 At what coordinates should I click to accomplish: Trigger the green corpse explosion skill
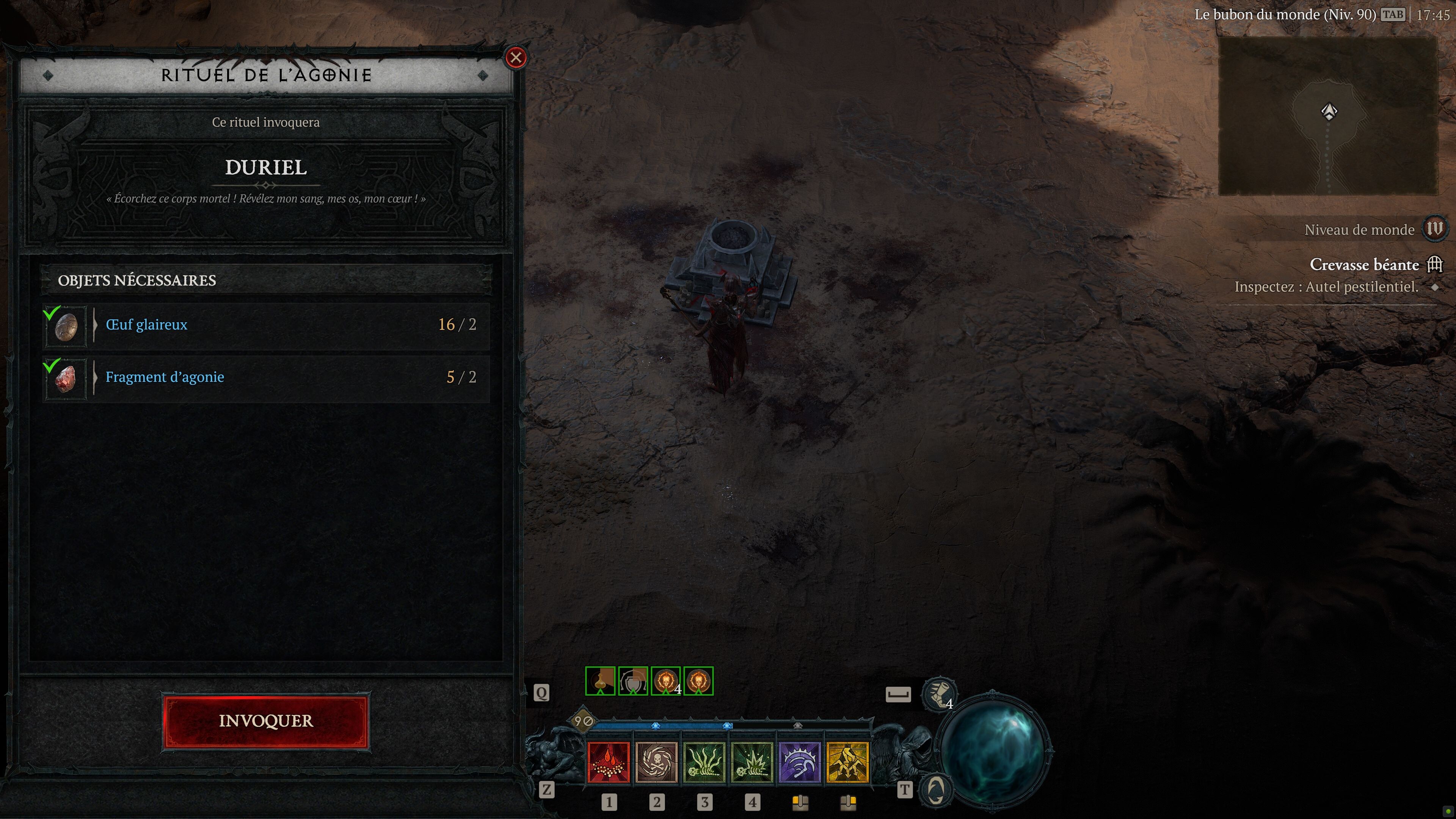click(x=752, y=763)
